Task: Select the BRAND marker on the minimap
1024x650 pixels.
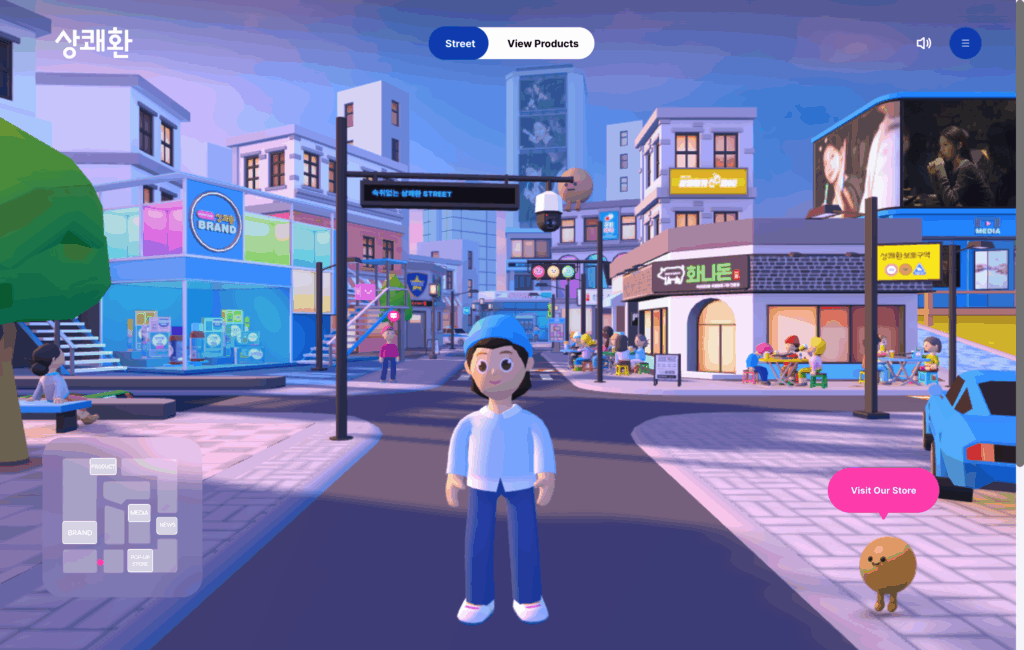Action: click(x=79, y=533)
